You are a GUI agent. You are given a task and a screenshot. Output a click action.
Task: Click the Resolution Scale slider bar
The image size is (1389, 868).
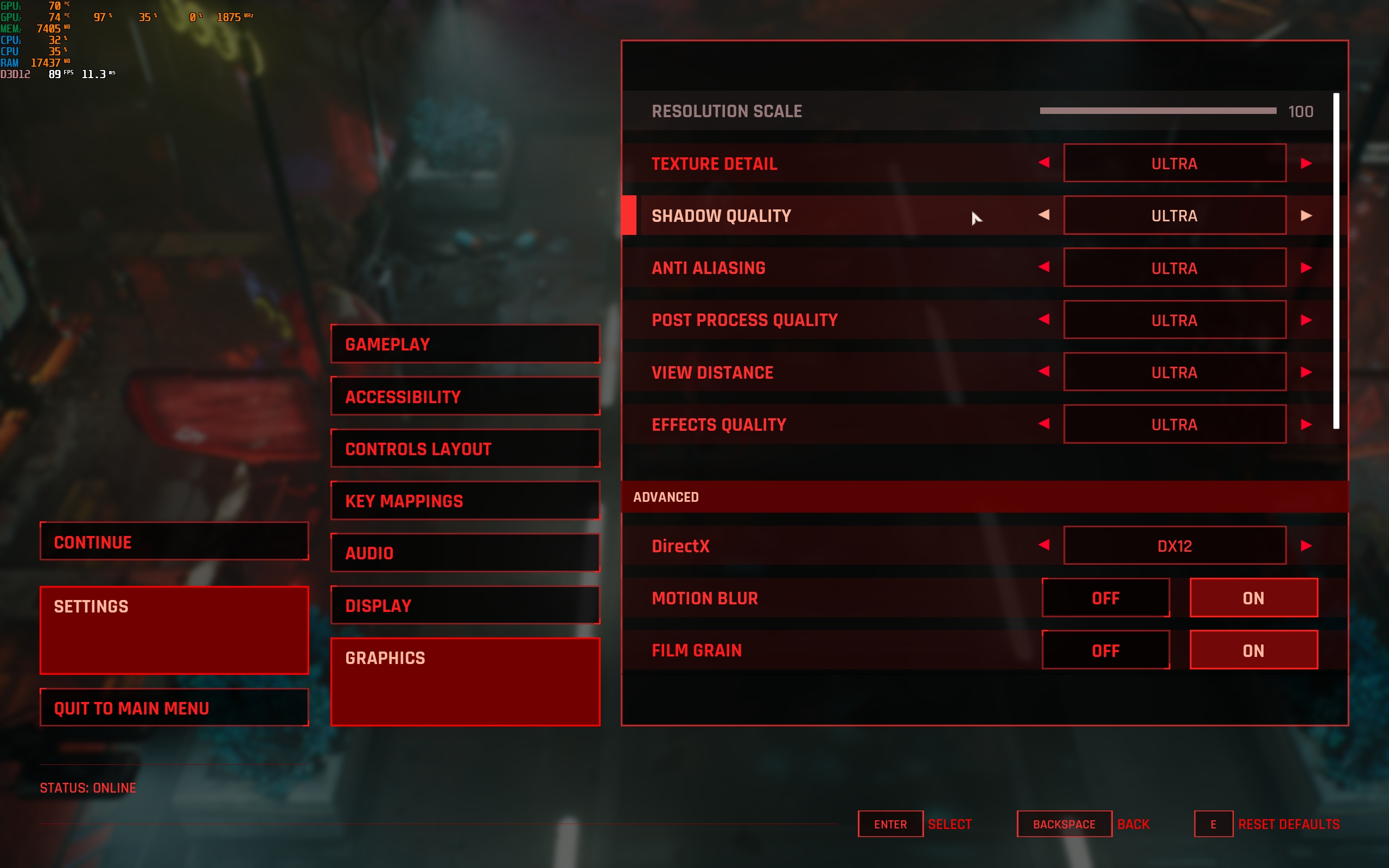(x=1157, y=111)
